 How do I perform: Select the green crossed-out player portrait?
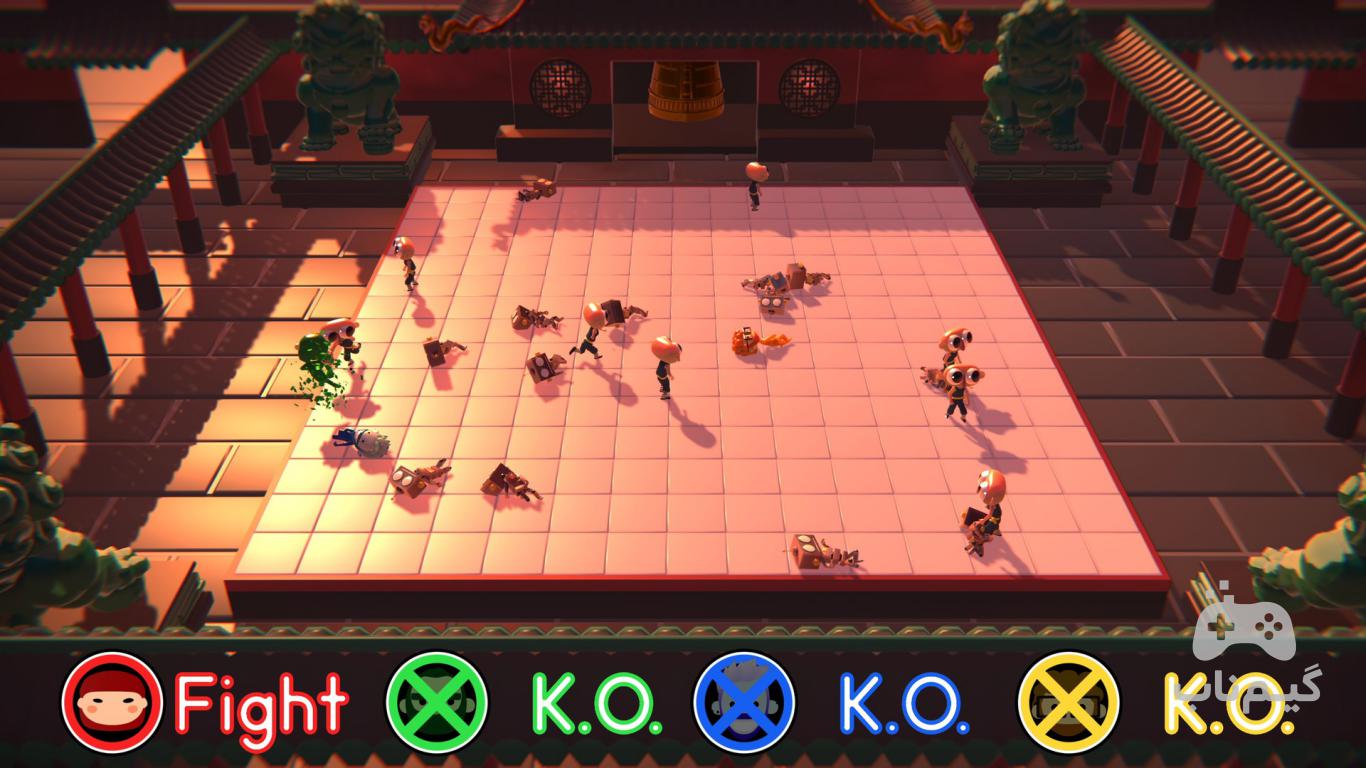(437, 702)
